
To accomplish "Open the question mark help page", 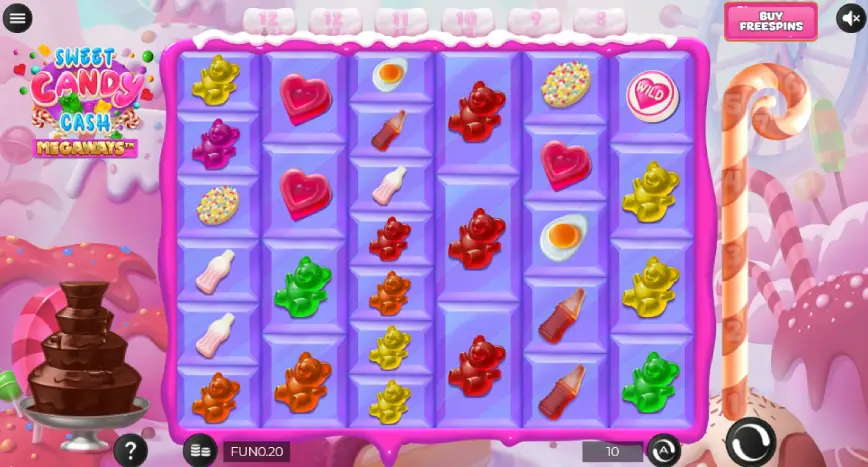I will click(x=130, y=450).
